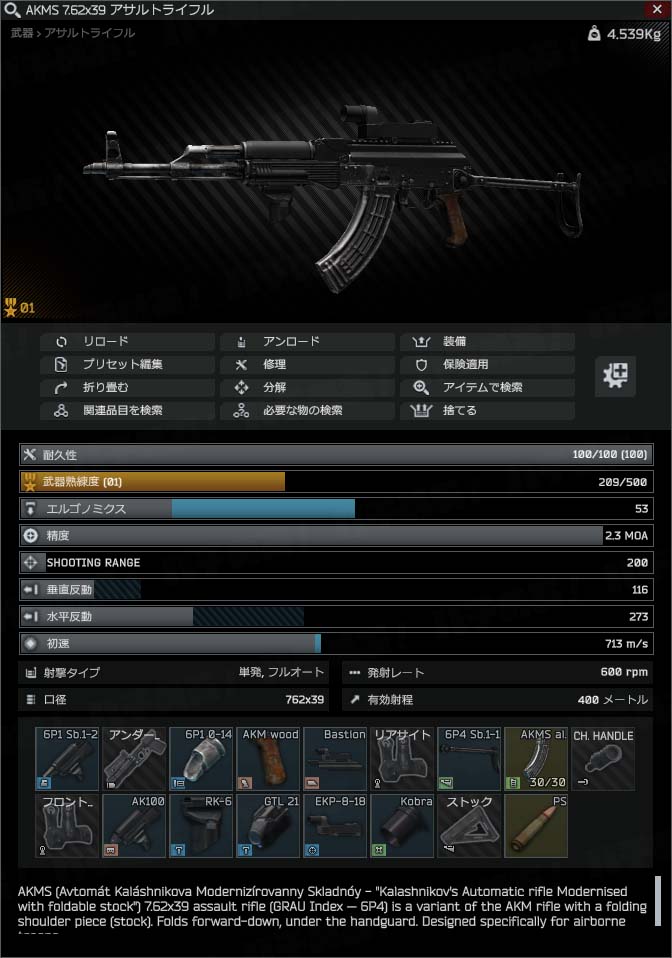The image size is (672, 958).
Task: Close the AKMS inspection window
Action: [x=657, y=9]
